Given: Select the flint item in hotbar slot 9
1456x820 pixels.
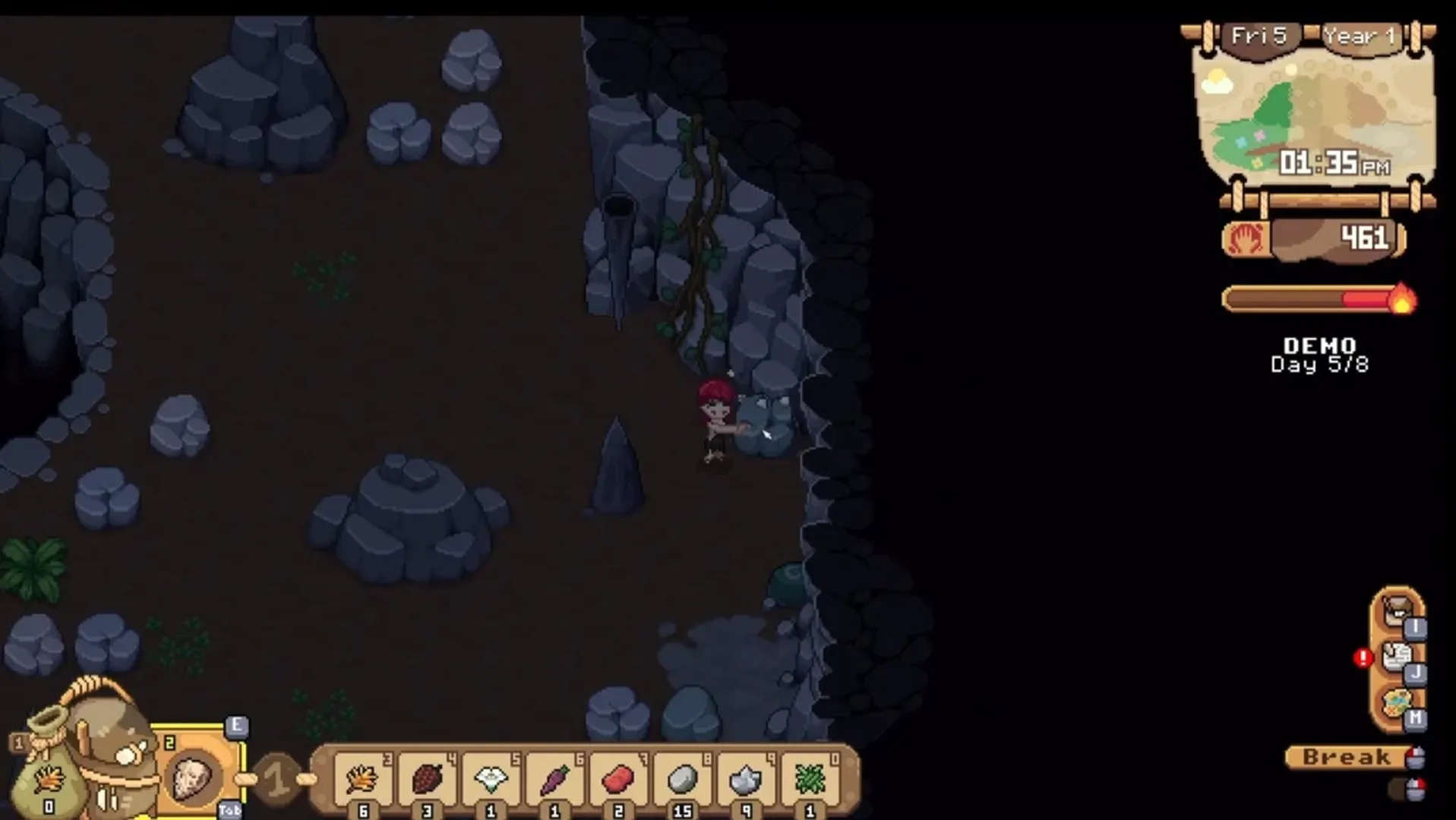Looking at the screenshot, I should pyautogui.click(x=748, y=778).
